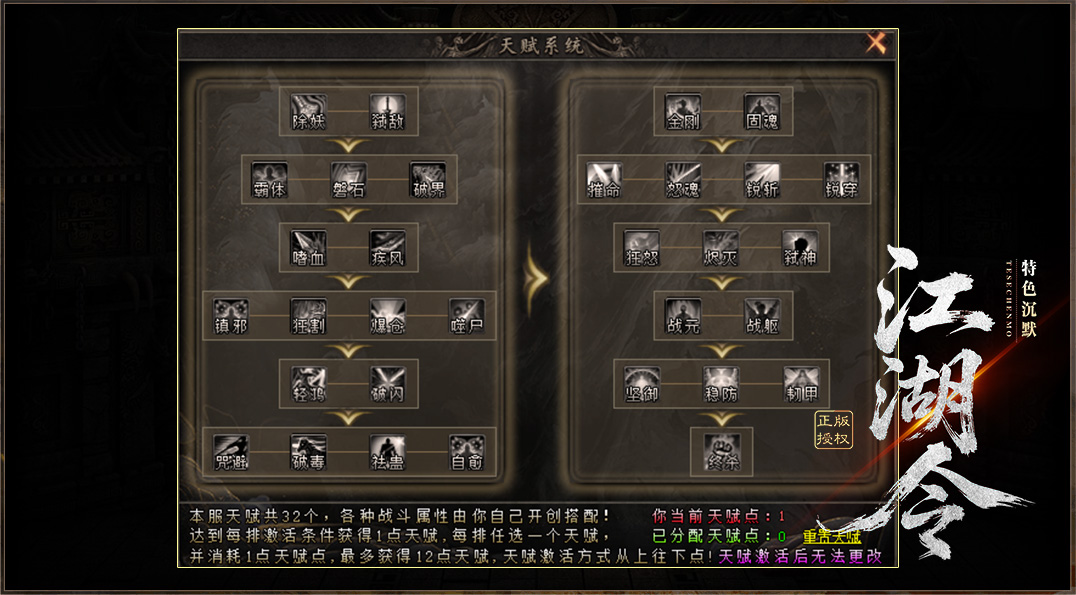The image size is (1076, 595).
Task: Choose the 战元 talent icon
Action: tap(684, 312)
